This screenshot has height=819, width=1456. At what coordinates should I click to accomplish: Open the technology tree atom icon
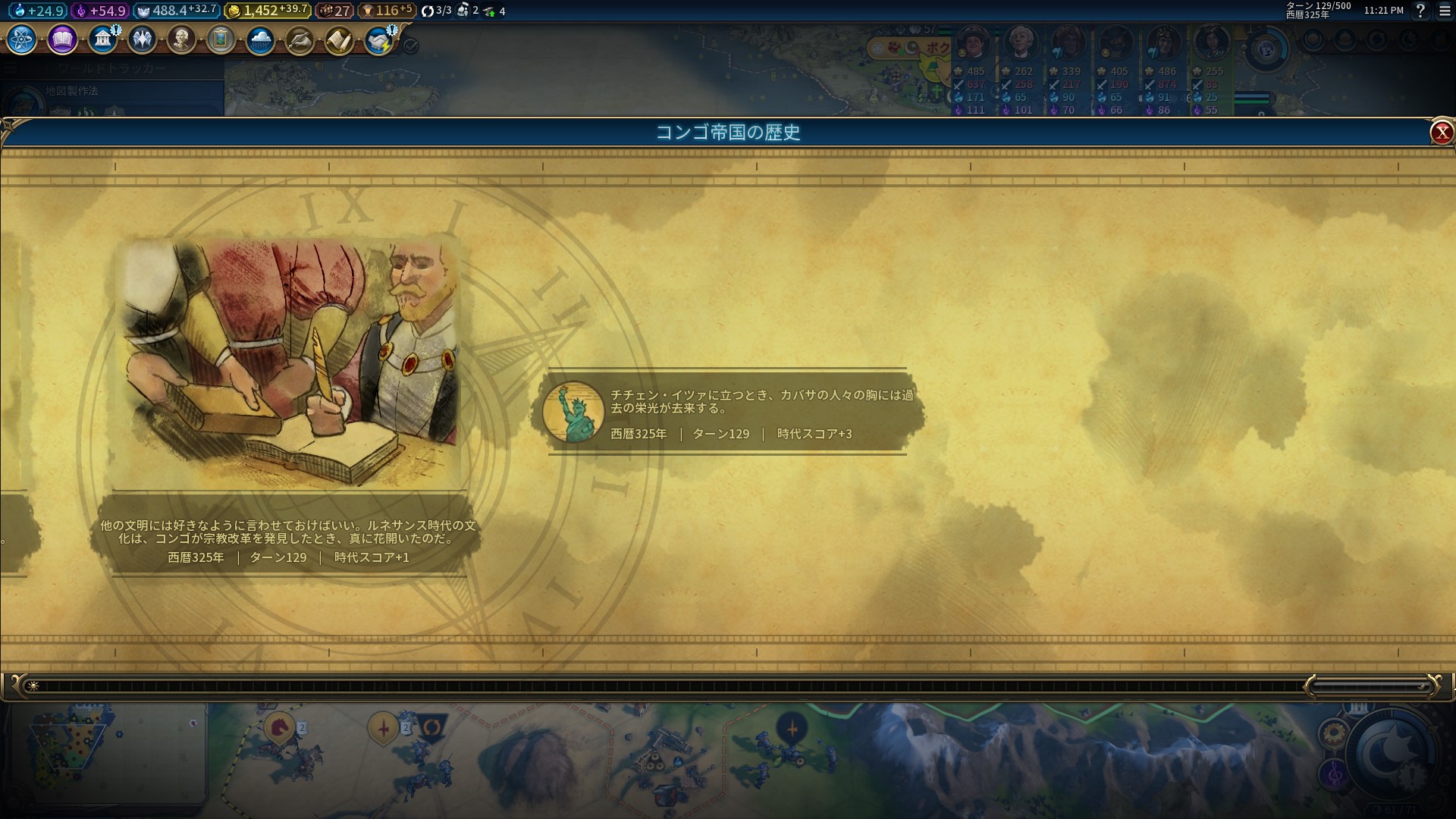point(20,39)
